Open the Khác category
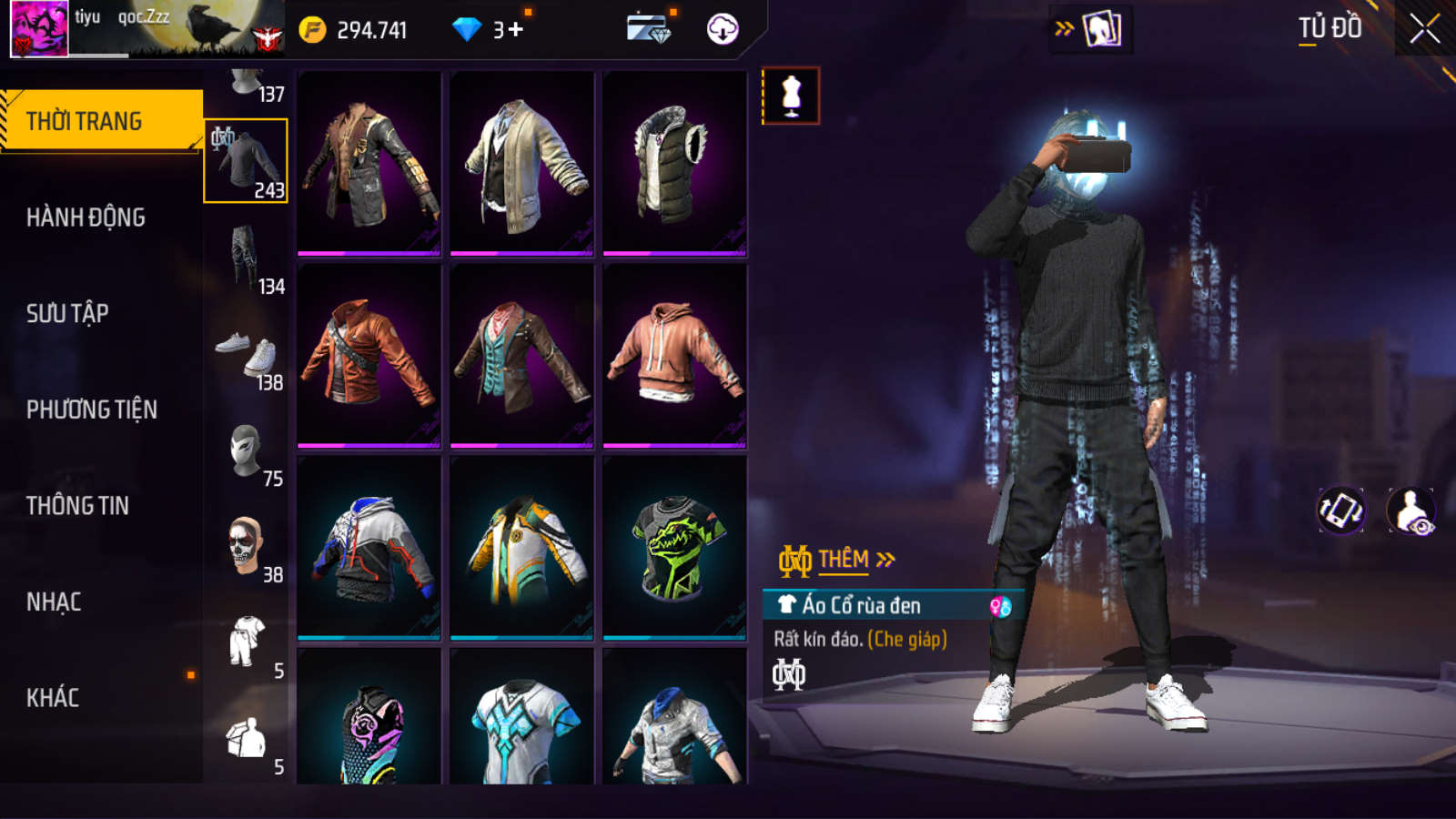The width and height of the screenshot is (1456, 819). pos(53,698)
